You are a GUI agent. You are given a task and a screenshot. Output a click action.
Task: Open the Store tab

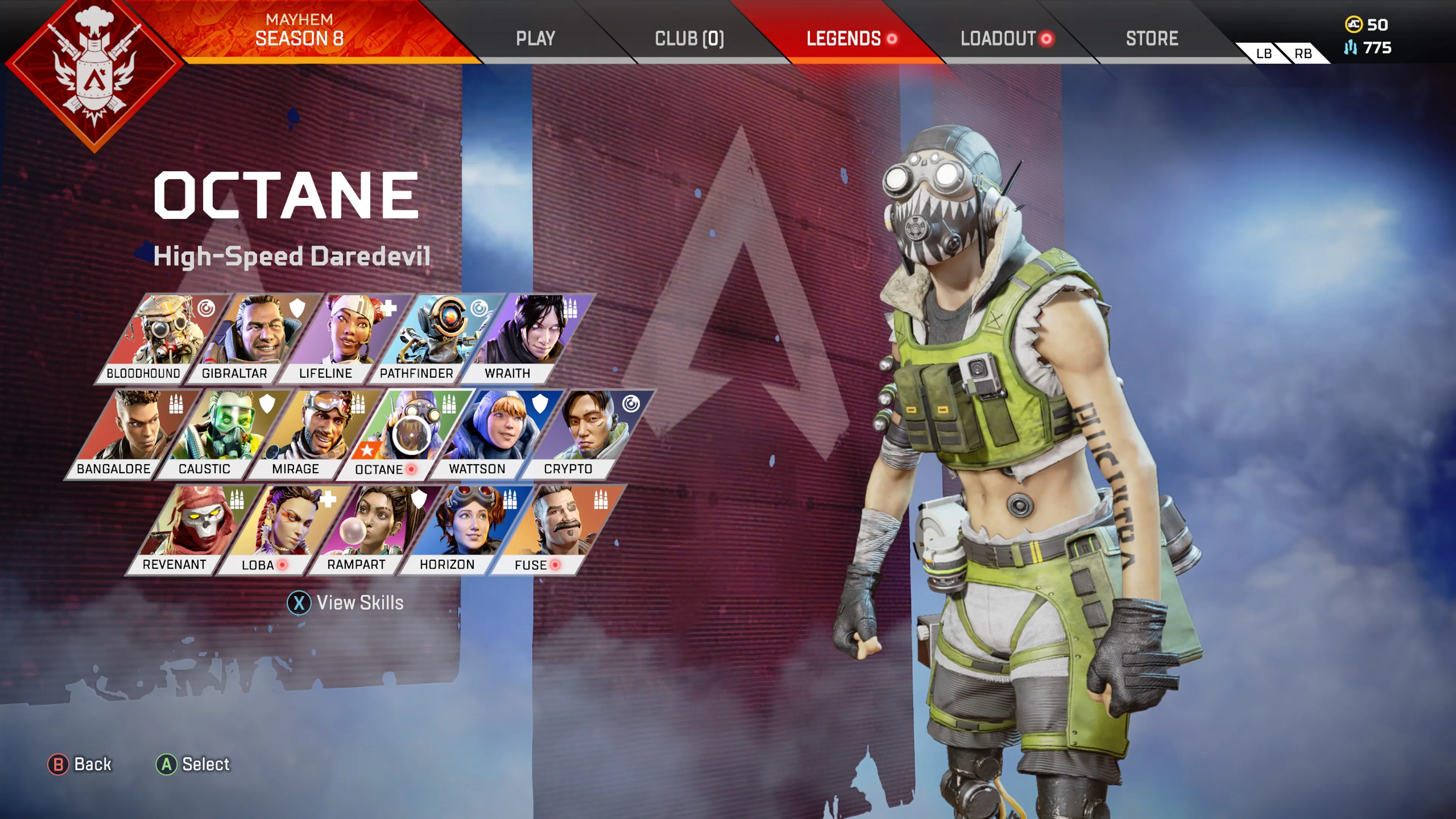[x=1152, y=38]
